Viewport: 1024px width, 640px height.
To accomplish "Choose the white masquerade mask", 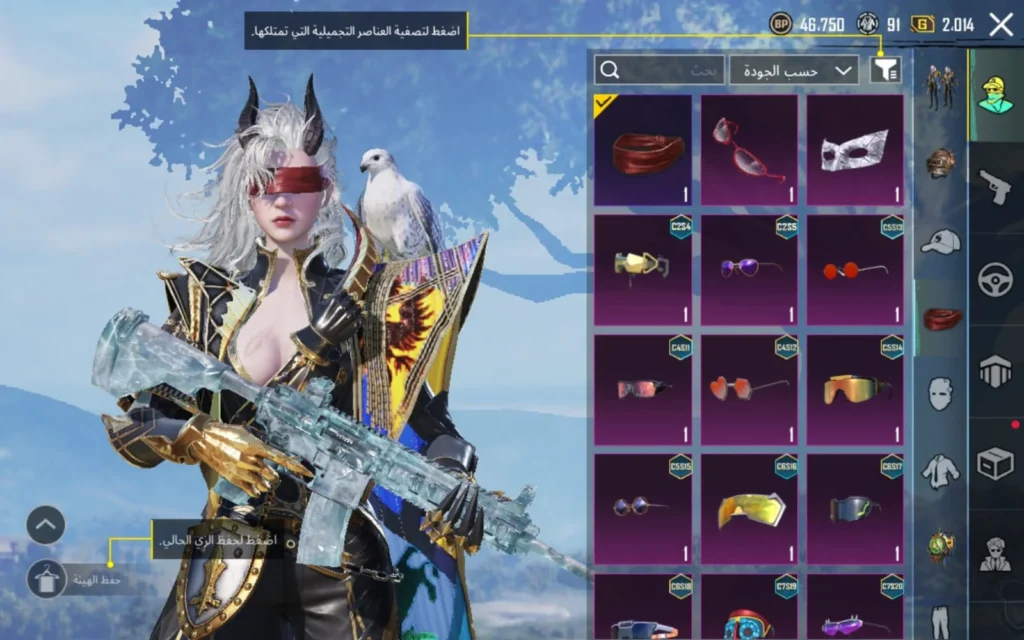I will coord(855,150).
